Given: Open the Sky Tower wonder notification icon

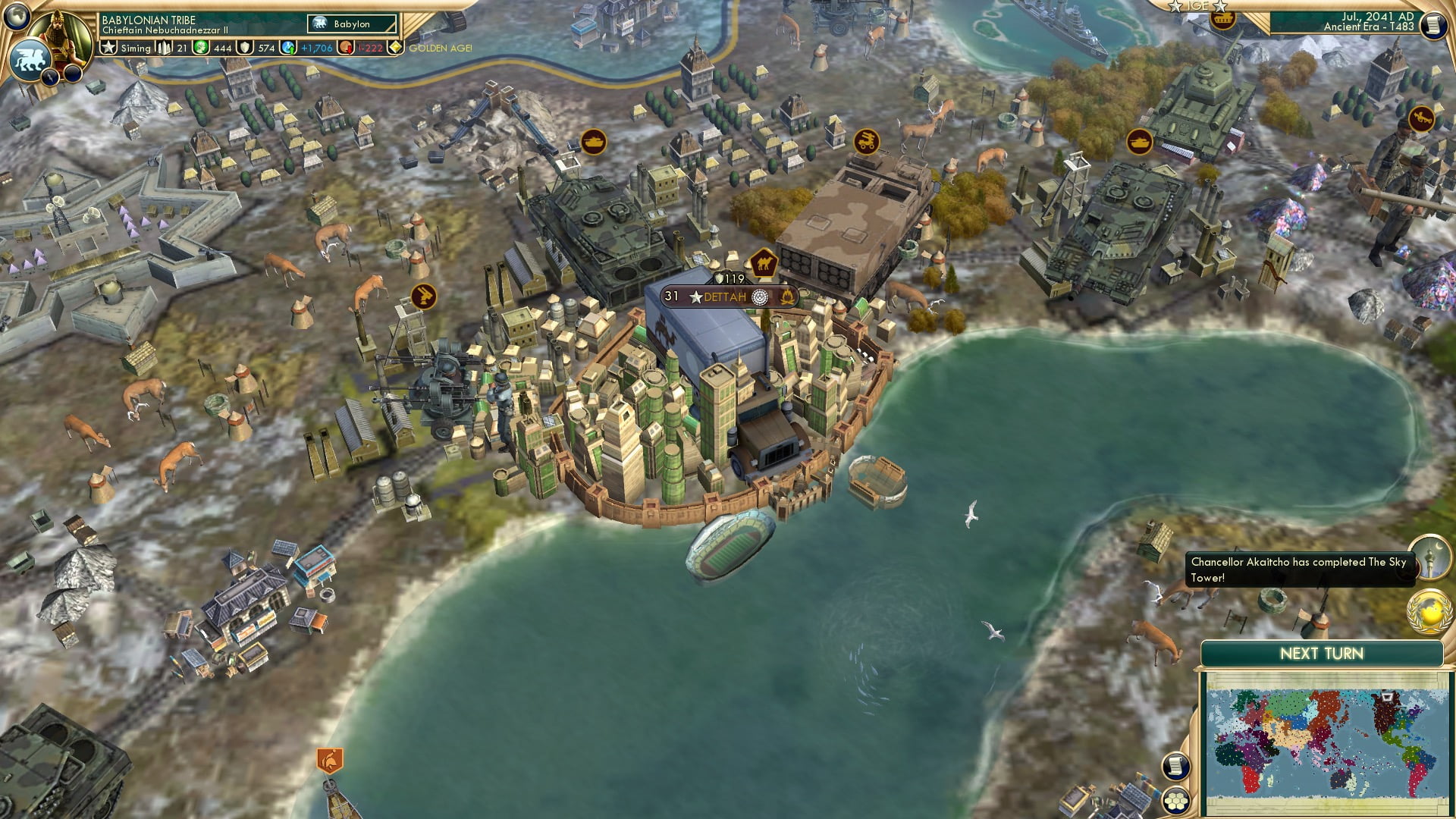Looking at the screenshot, I should tap(1428, 560).
